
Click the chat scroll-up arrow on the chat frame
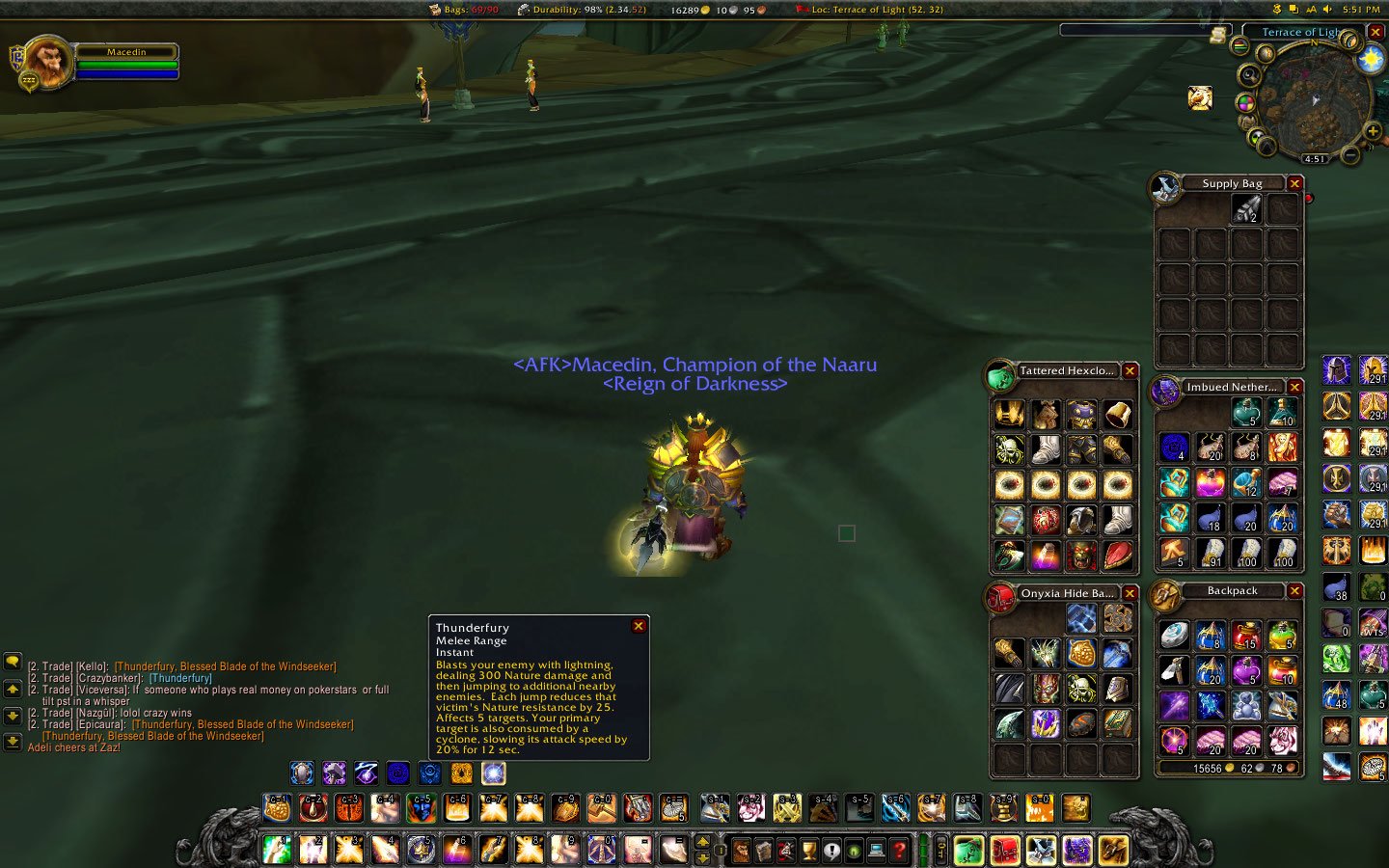[13, 690]
